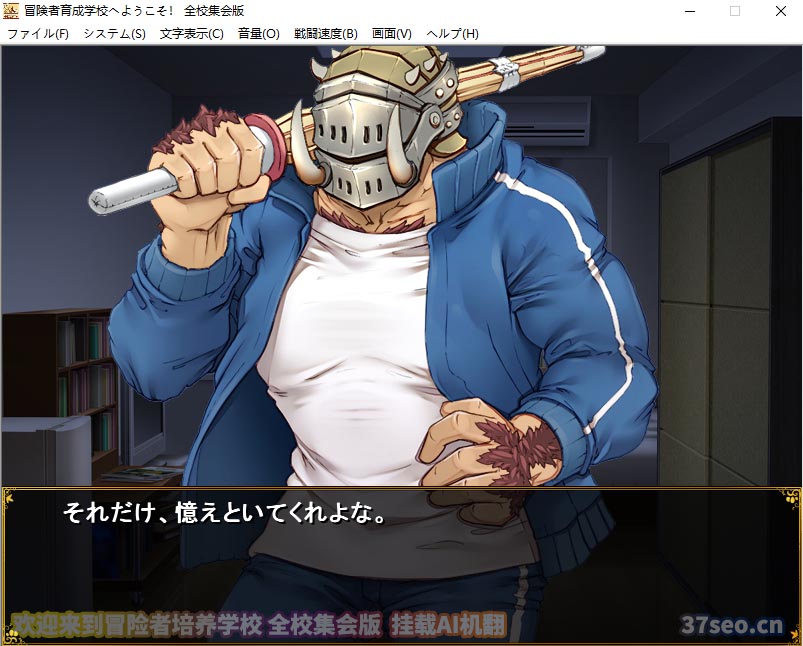This screenshot has width=803, height=646.
Task: Open the システム(S) menu
Action: 114,33
